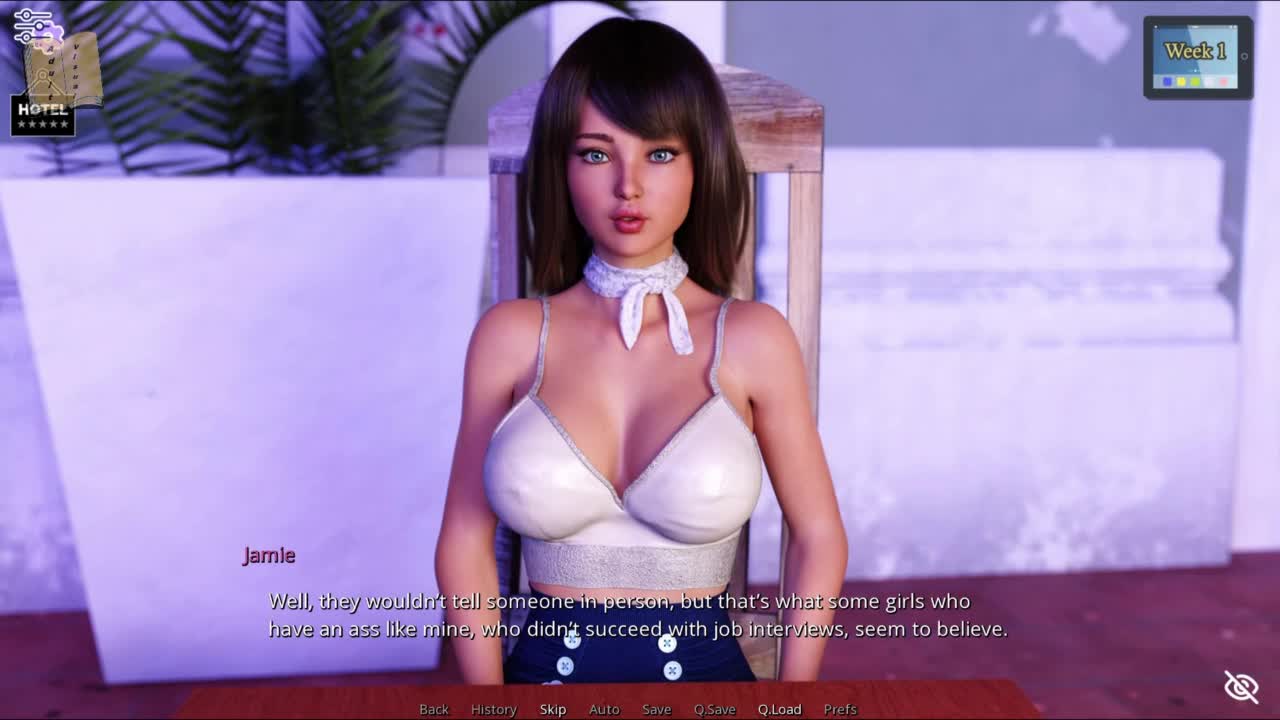This screenshot has width=1280, height=720.
Task: Quick load with Q.Load
Action: click(779, 709)
